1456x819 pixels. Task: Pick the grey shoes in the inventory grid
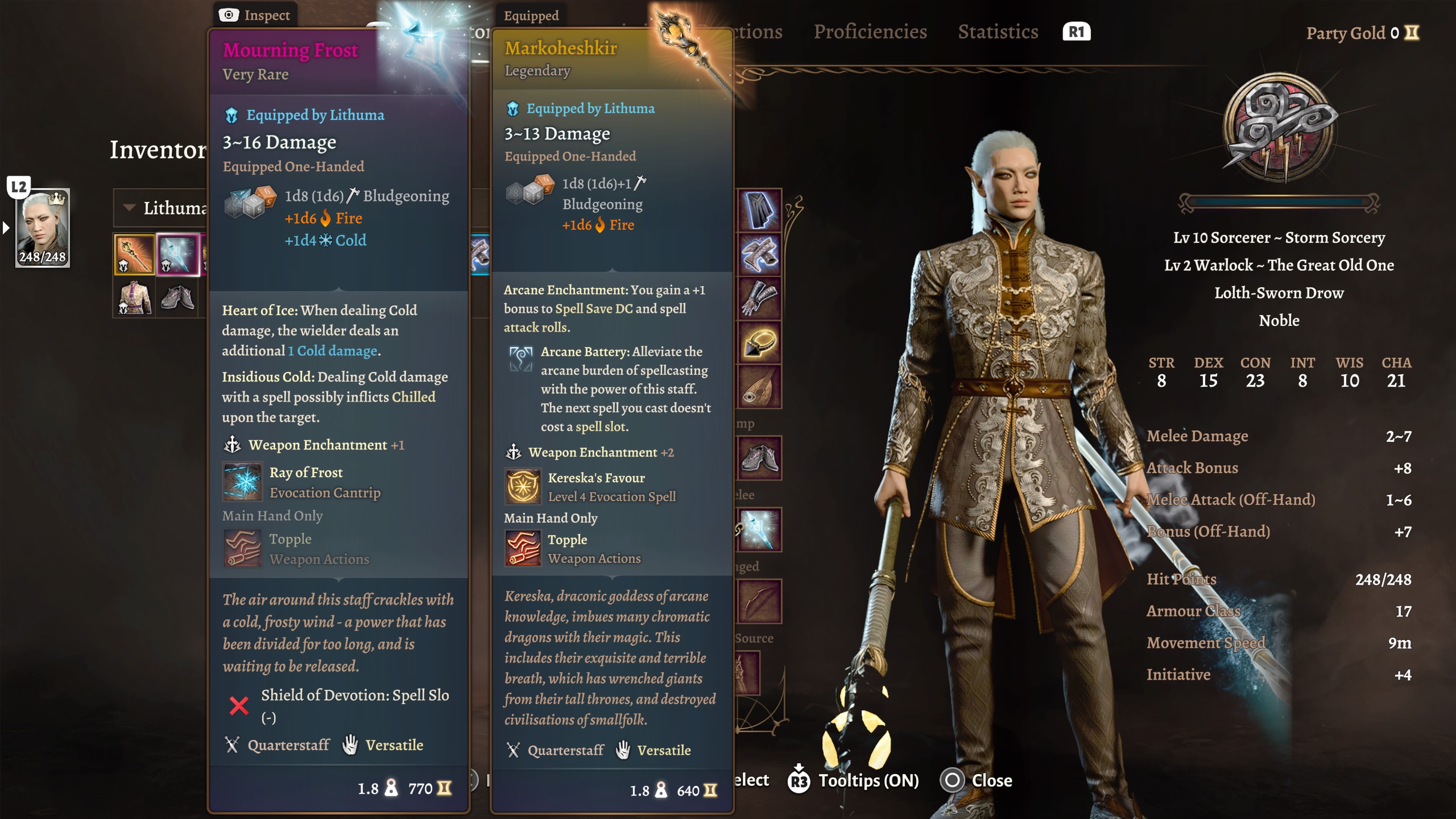(178, 297)
